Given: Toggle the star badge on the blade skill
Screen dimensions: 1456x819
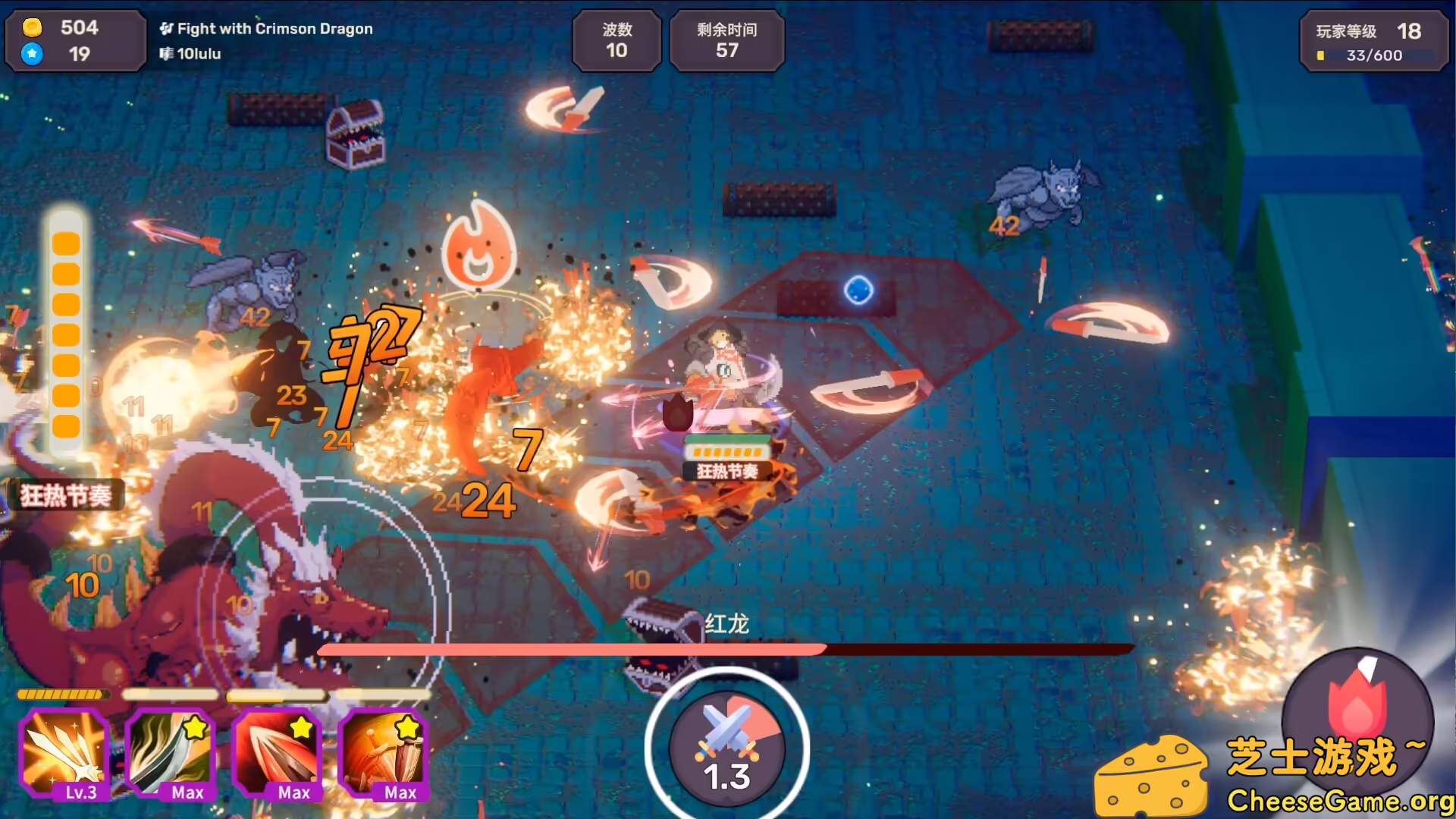Looking at the screenshot, I should click(196, 726).
